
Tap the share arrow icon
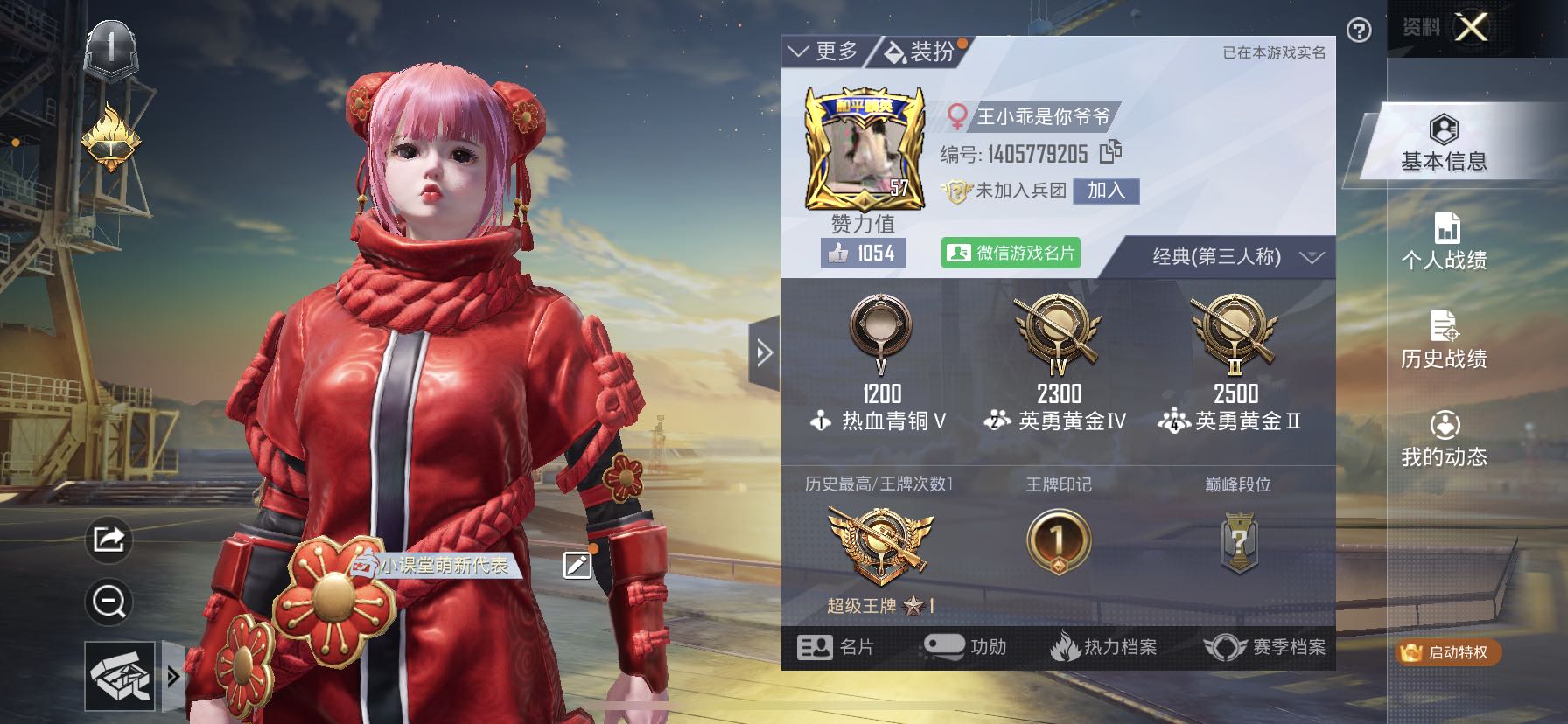point(108,539)
